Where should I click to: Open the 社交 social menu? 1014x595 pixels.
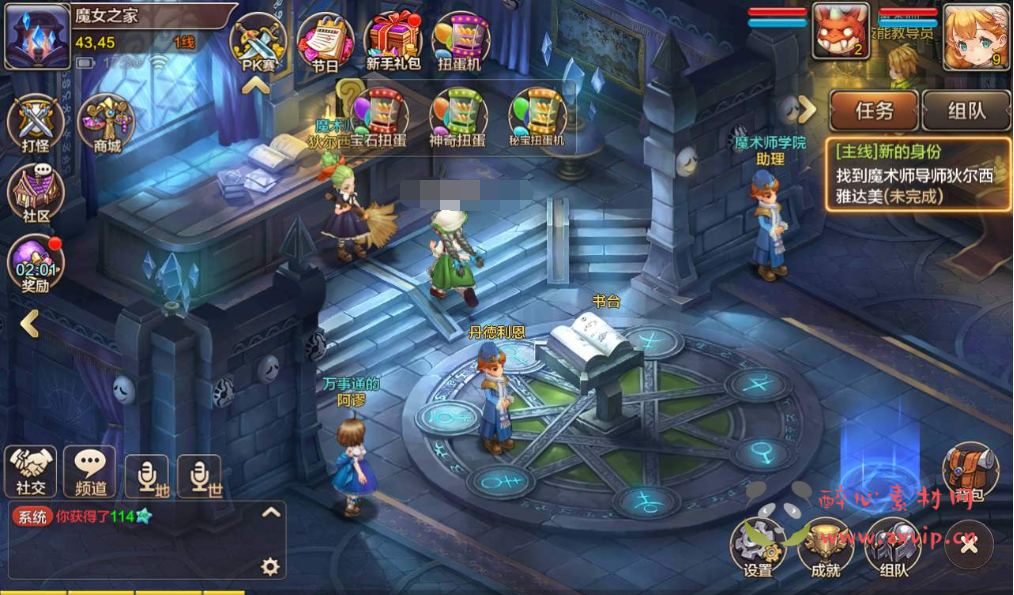pos(30,470)
